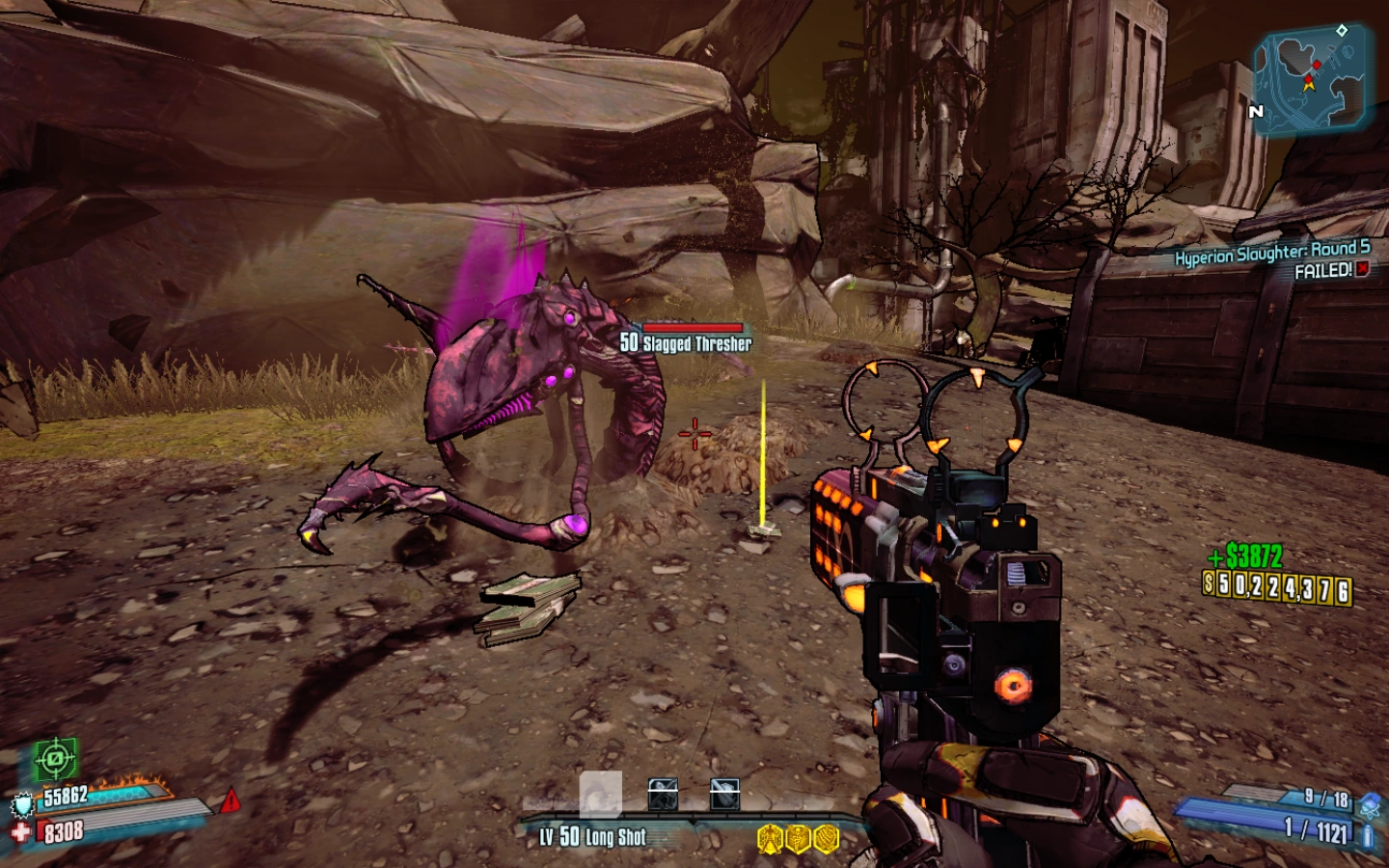Open the minimap in the corner
The width and height of the screenshot is (1389, 868).
tap(1312, 77)
